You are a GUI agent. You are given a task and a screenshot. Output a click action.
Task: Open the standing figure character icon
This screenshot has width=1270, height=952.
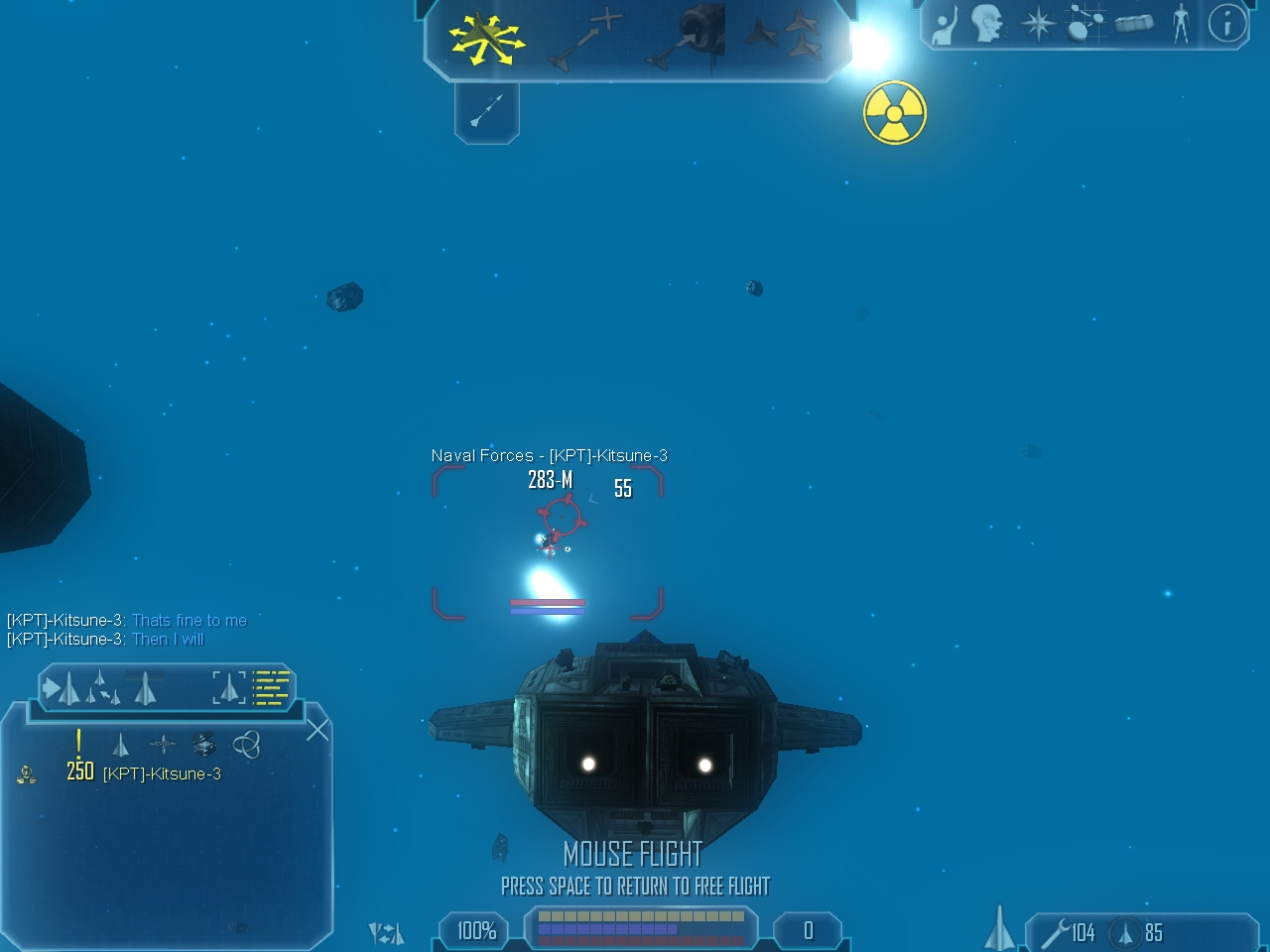click(1181, 24)
